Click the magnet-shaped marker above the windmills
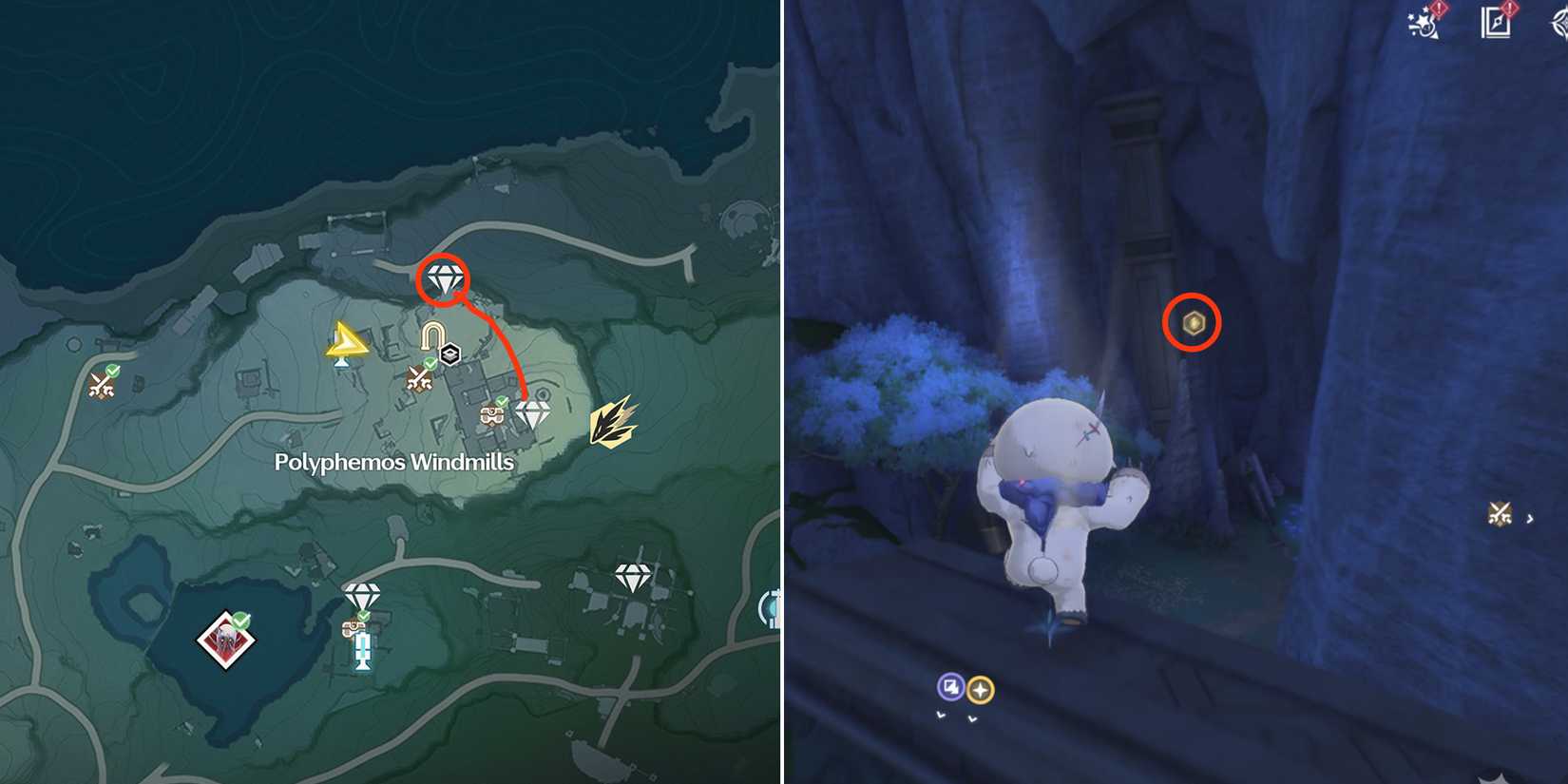This screenshot has height=784, width=1568. (432, 335)
